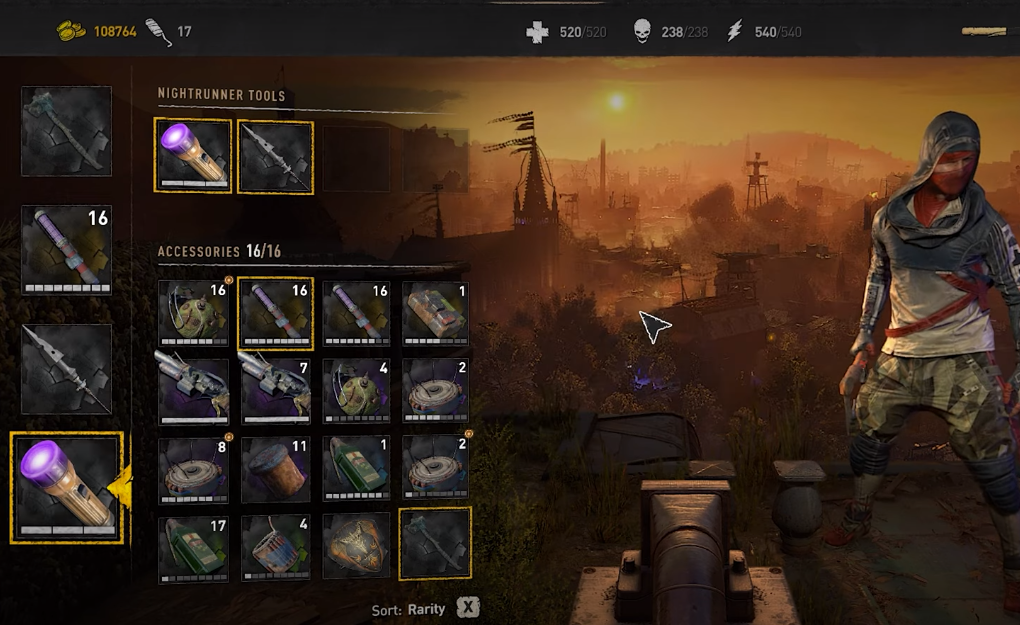Select the green bottle with count 1

(357, 467)
